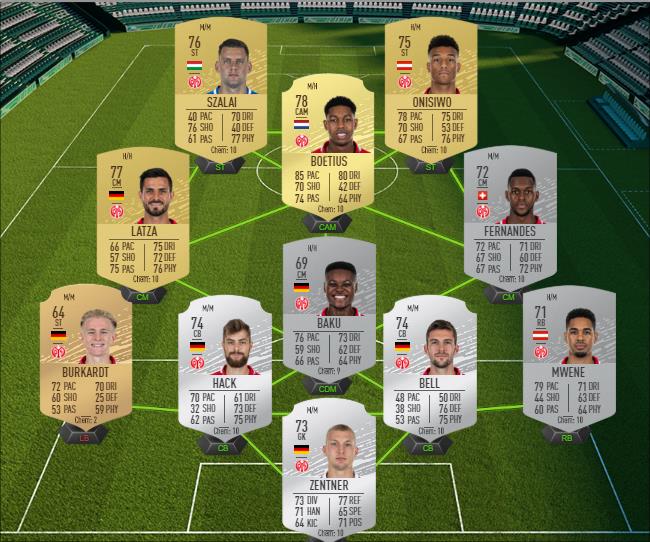Pick the Fernandes silver card
This screenshot has height=542, width=650.
[x=510, y=215]
